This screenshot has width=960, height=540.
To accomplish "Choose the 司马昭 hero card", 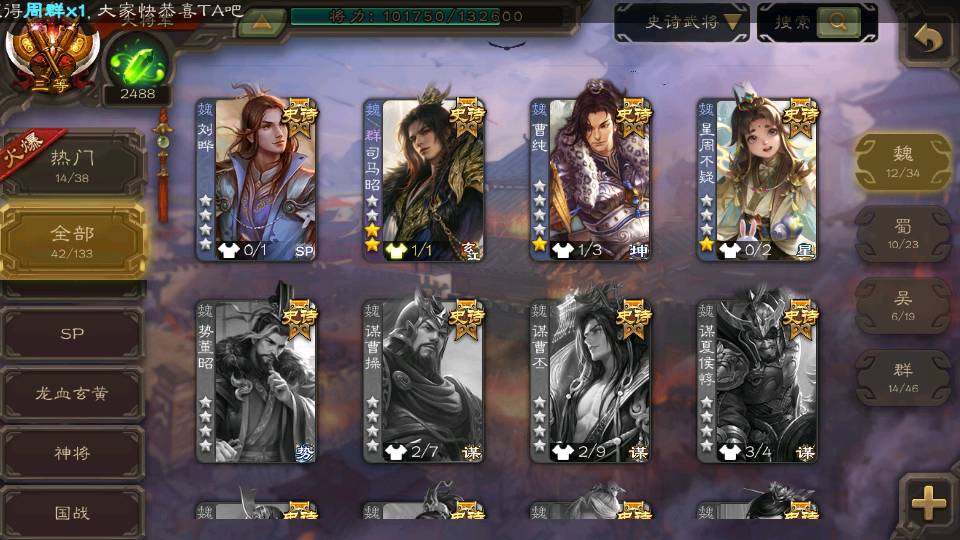I will [x=424, y=180].
